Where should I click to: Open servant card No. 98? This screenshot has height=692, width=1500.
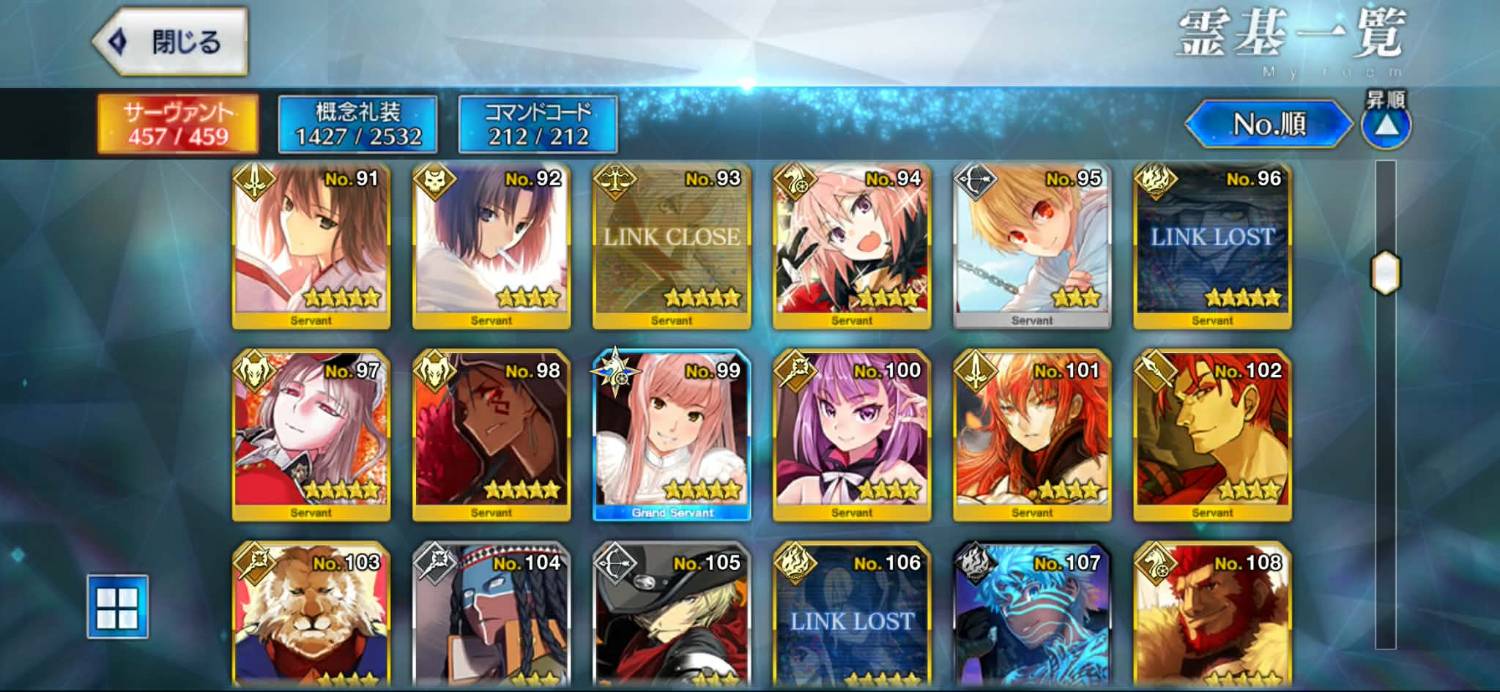point(491,435)
